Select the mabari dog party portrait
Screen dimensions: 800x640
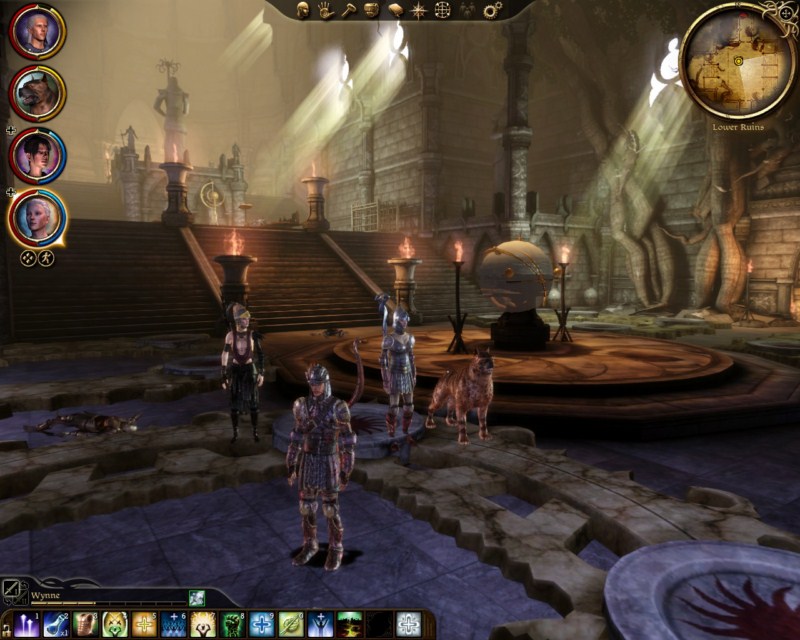(37, 93)
